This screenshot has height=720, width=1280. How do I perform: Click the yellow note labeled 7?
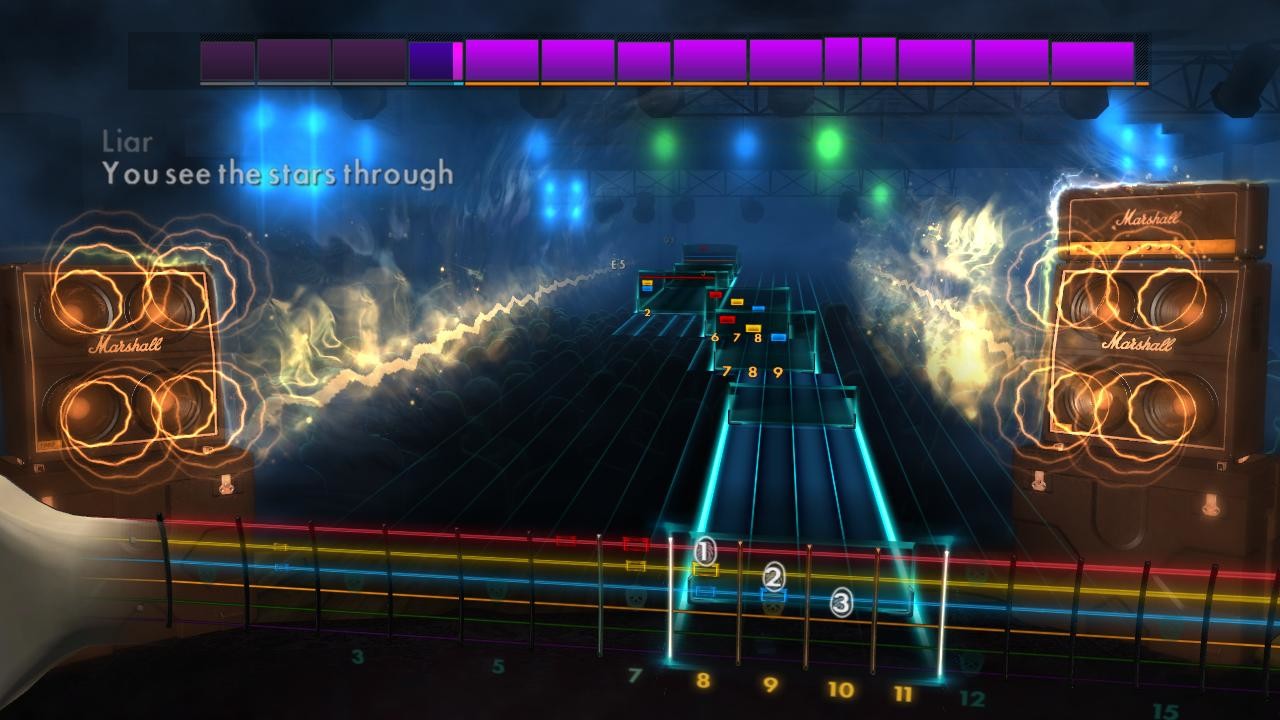[x=751, y=327]
